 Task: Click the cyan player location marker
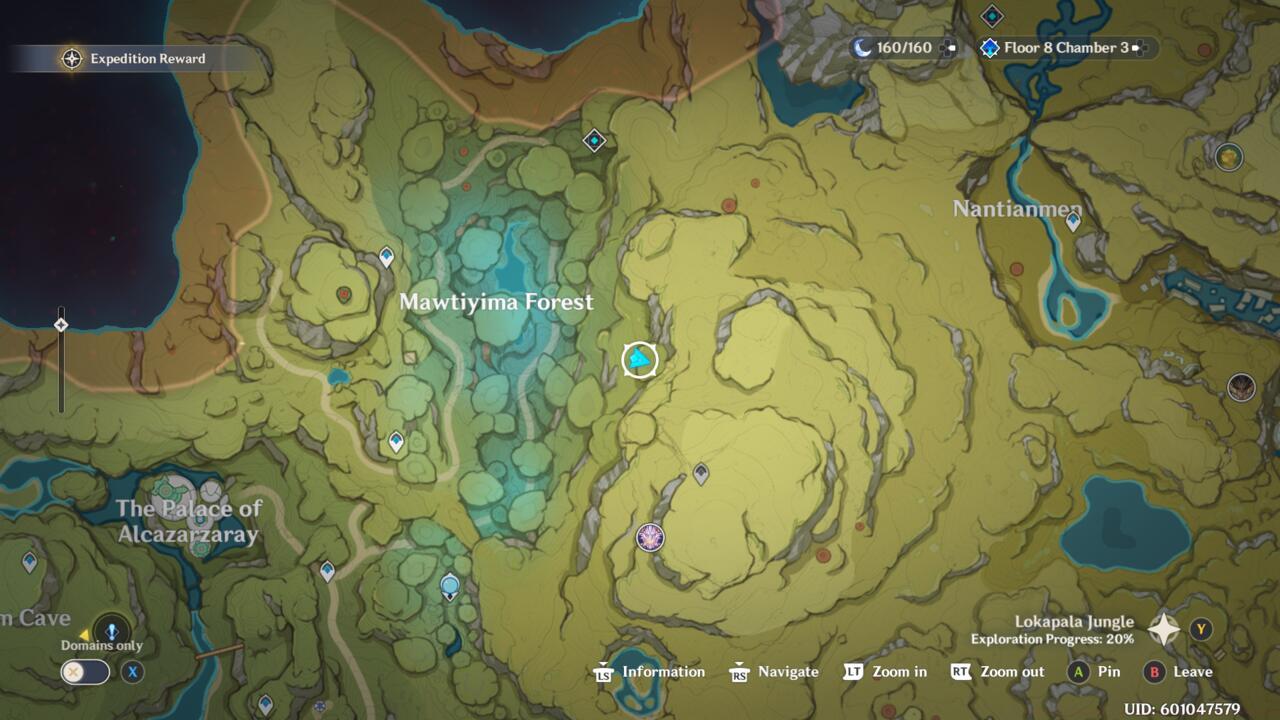[640, 358]
